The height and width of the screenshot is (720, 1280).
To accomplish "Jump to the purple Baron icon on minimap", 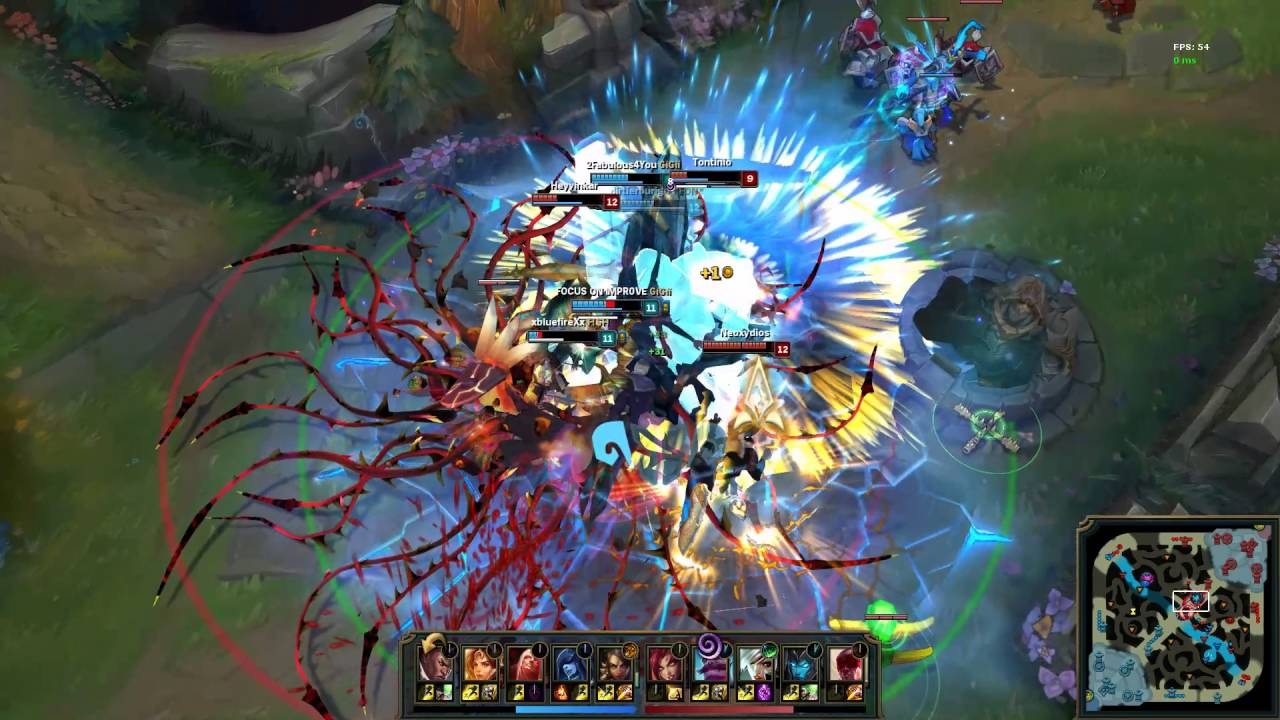I will [1147, 578].
